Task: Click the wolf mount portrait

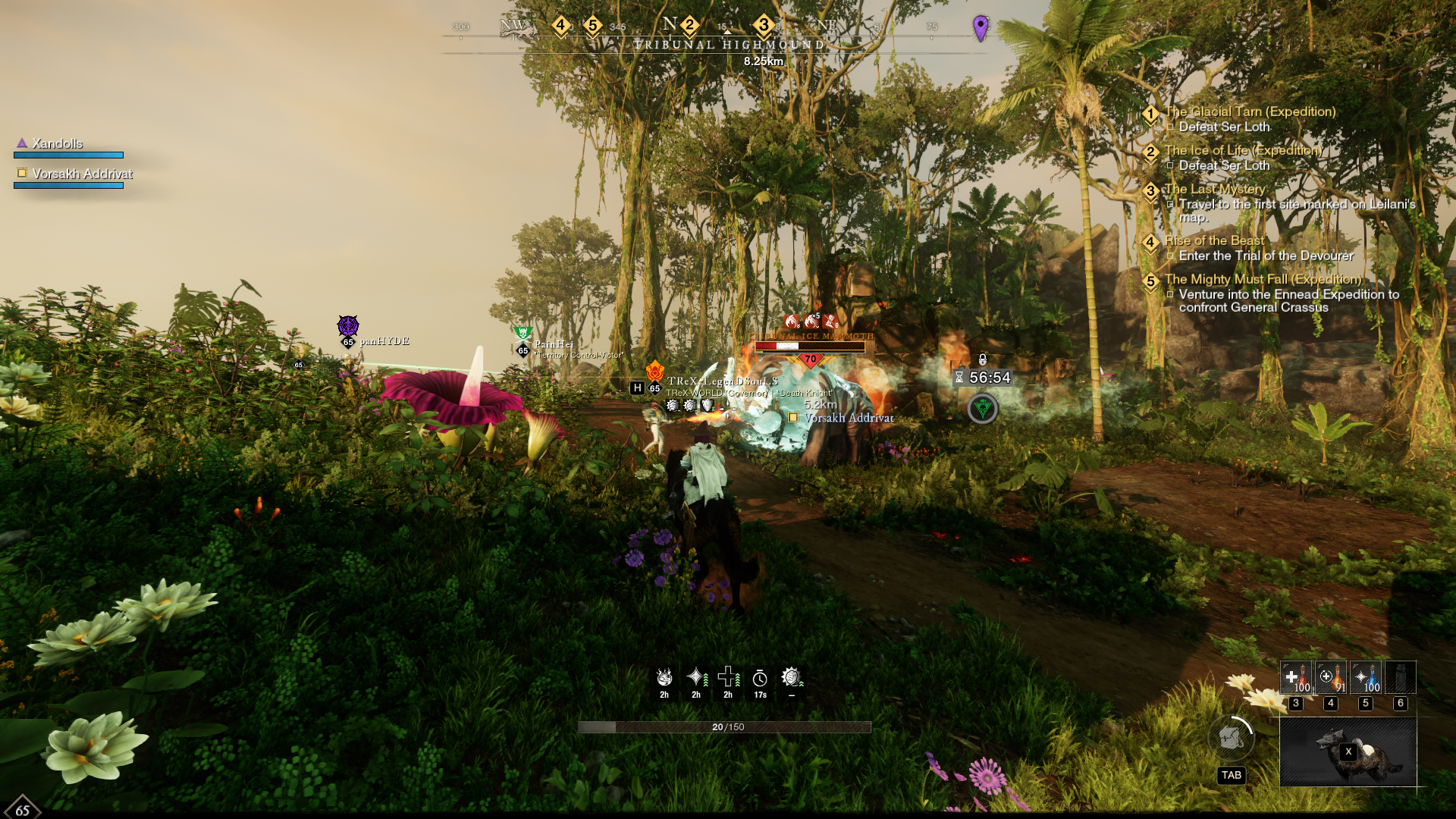Action: (1348, 752)
